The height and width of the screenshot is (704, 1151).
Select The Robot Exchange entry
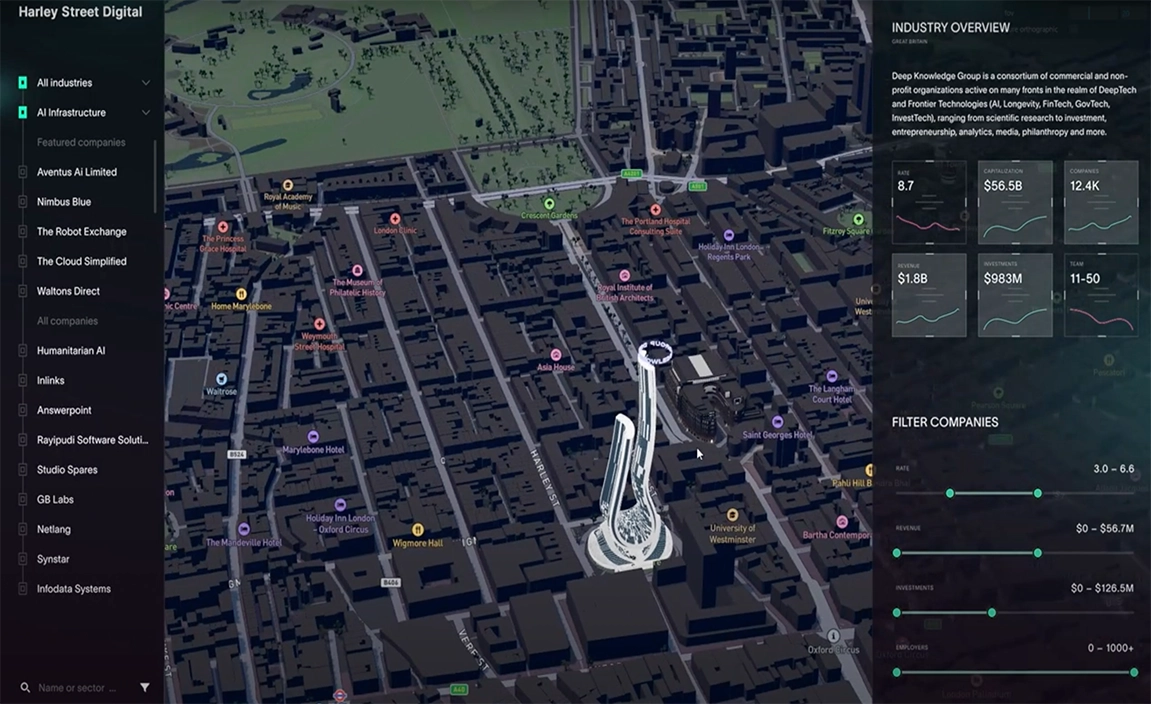click(x=82, y=232)
